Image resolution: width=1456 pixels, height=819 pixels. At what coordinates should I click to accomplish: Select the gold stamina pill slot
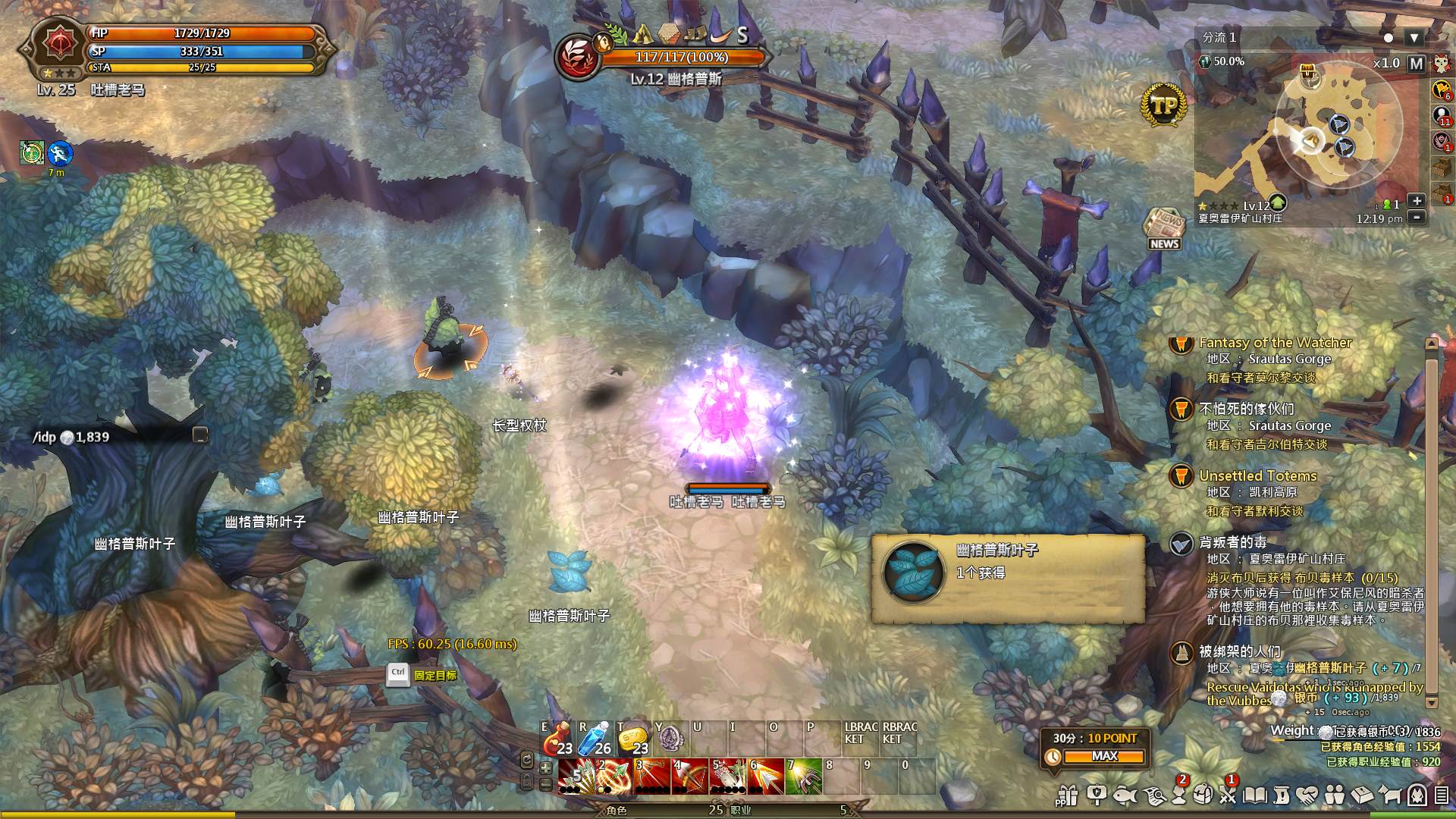point(633,739)
